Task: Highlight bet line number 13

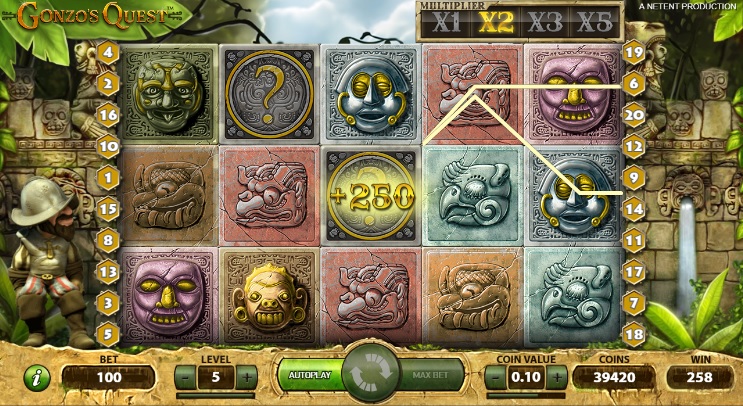Action: pos(108,270)
